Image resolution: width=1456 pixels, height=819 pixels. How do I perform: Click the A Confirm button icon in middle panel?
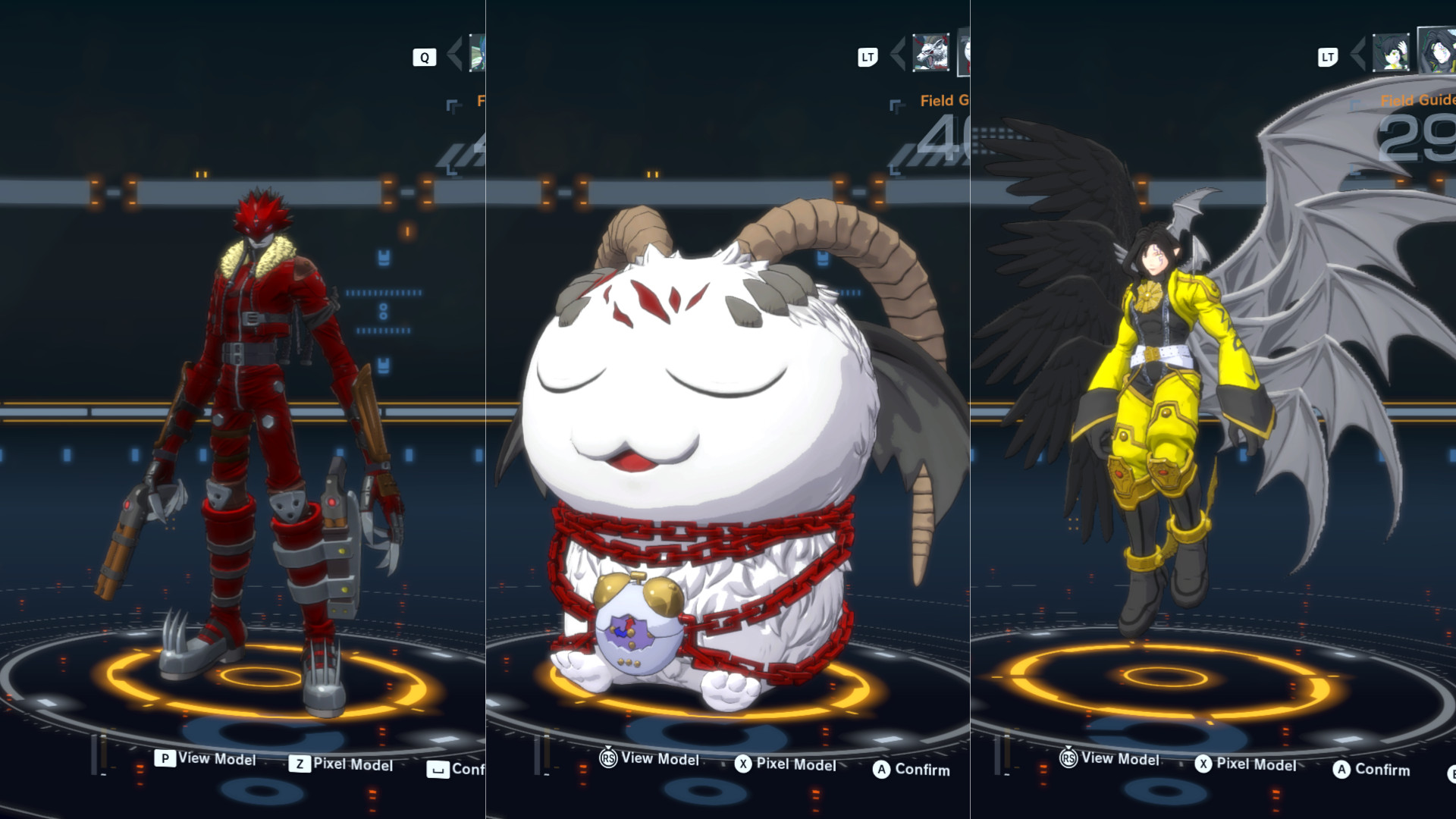click(880, 770)
